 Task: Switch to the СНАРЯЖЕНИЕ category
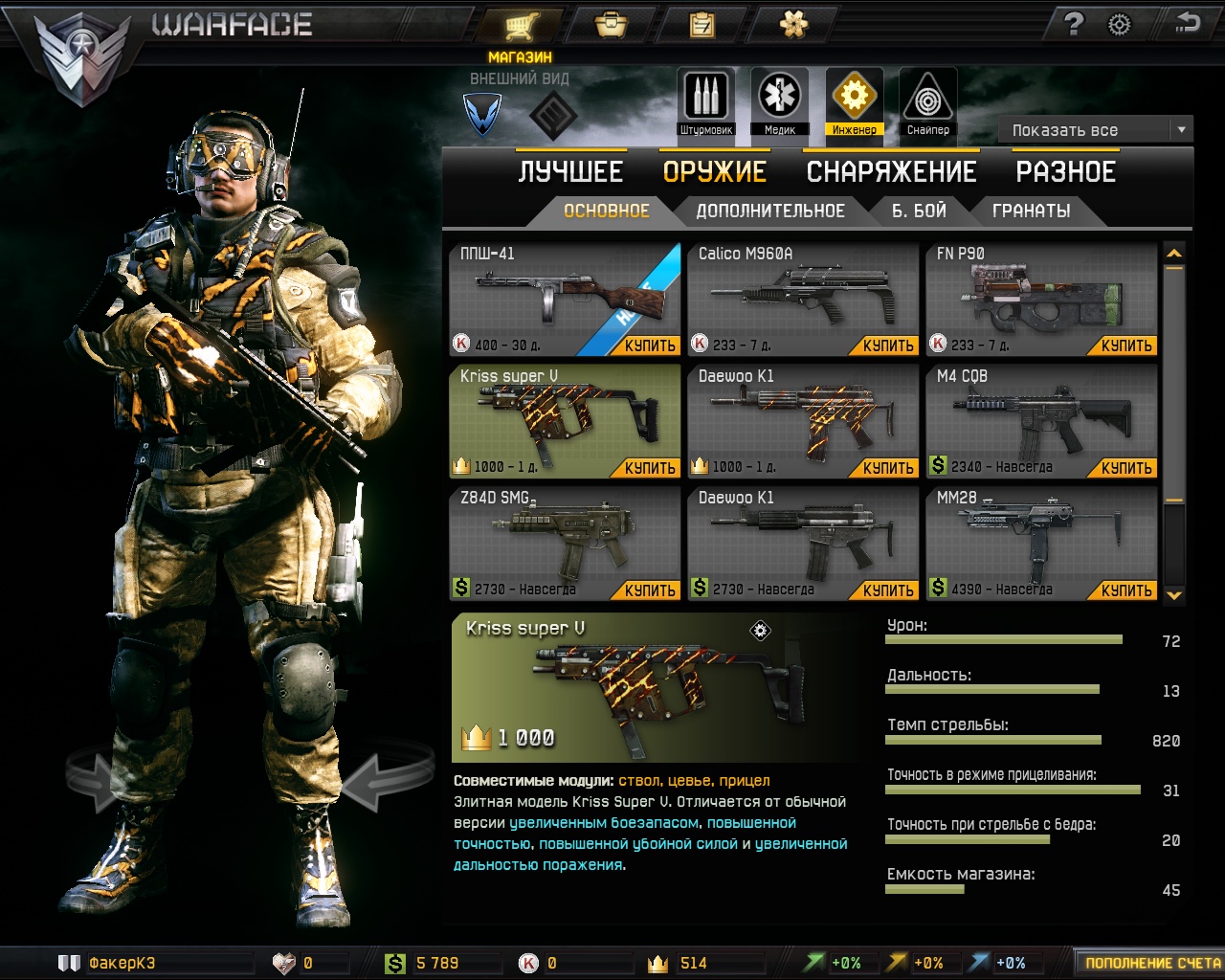point(891,172)
